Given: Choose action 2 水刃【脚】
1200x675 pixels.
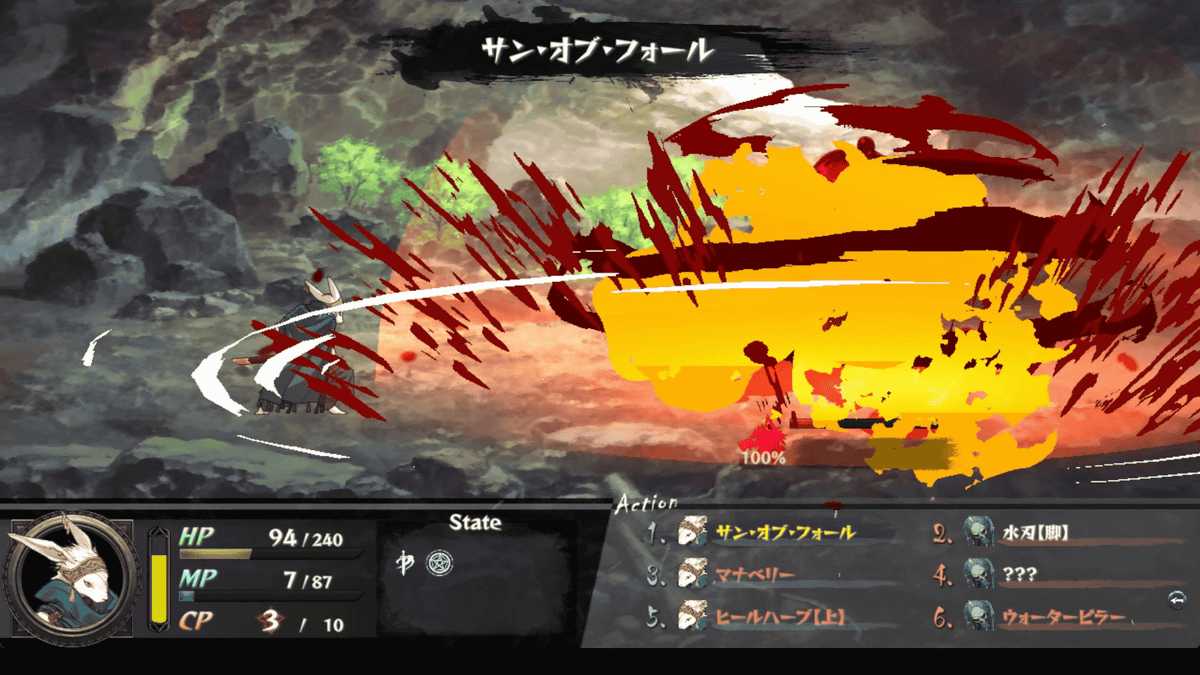Looking at the screenshot, I should coord(1035,532).
